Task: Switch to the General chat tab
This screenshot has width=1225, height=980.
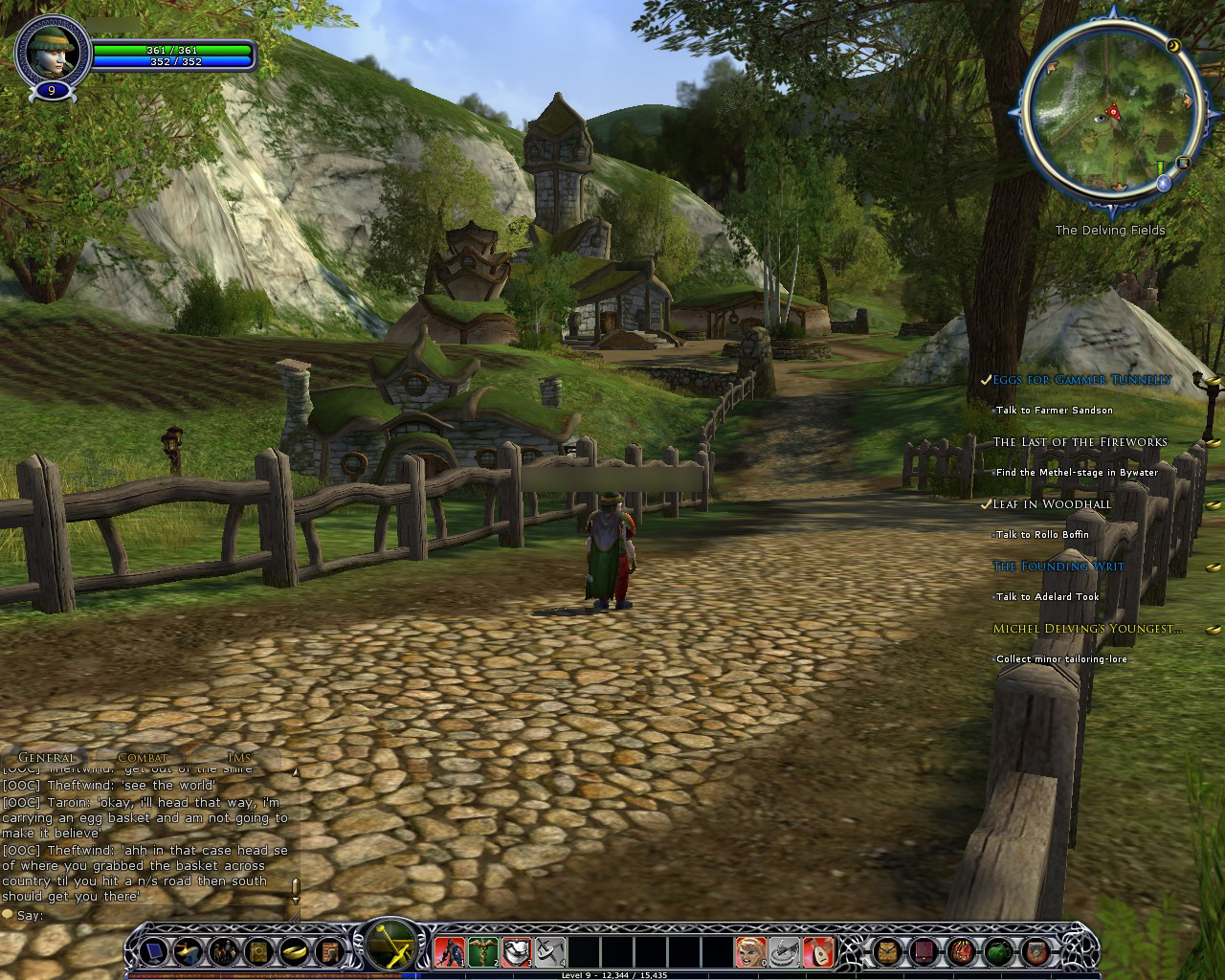Action: [x=46, y=758]
